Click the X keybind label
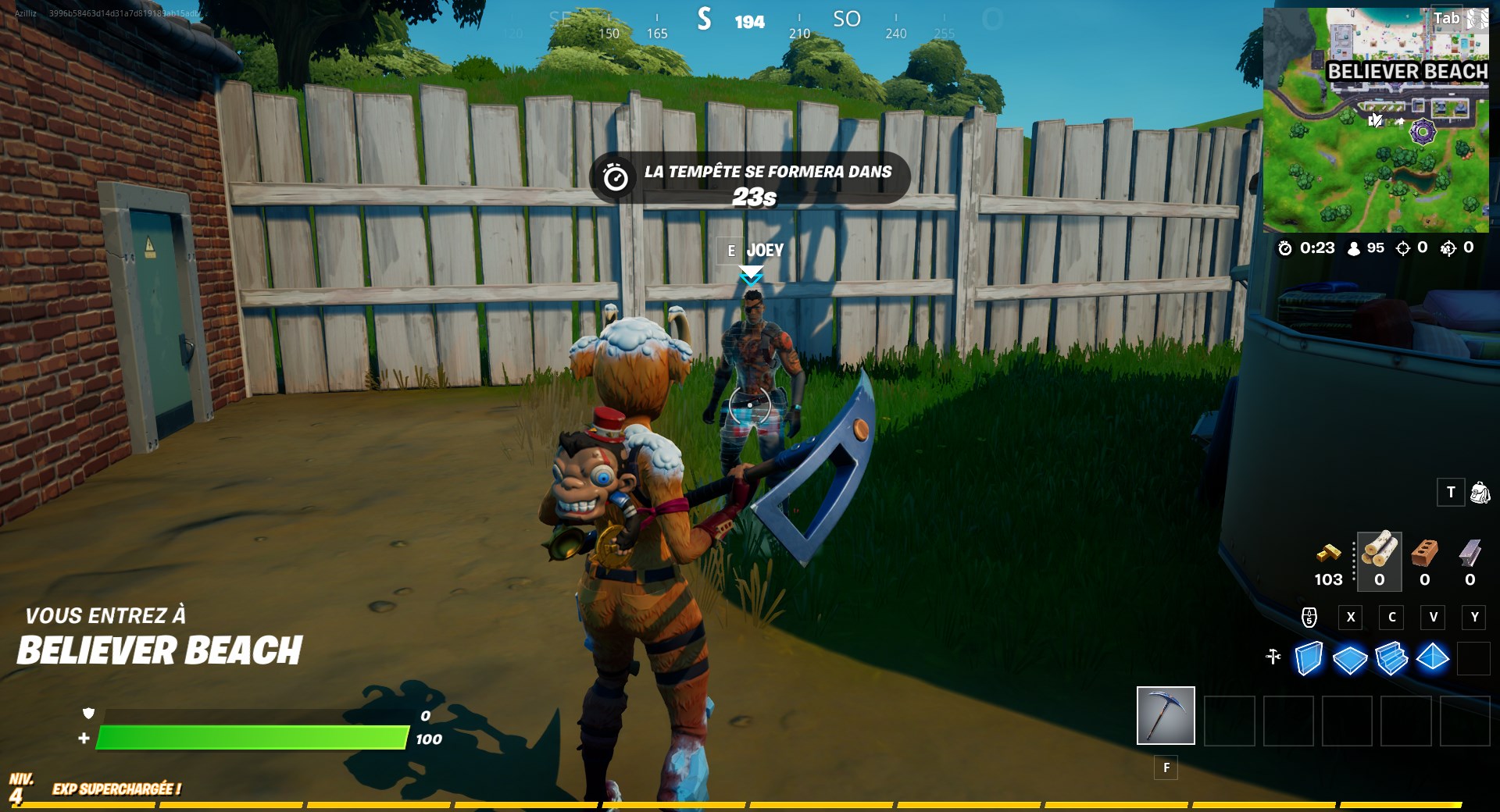 (x=1350, y=618)
